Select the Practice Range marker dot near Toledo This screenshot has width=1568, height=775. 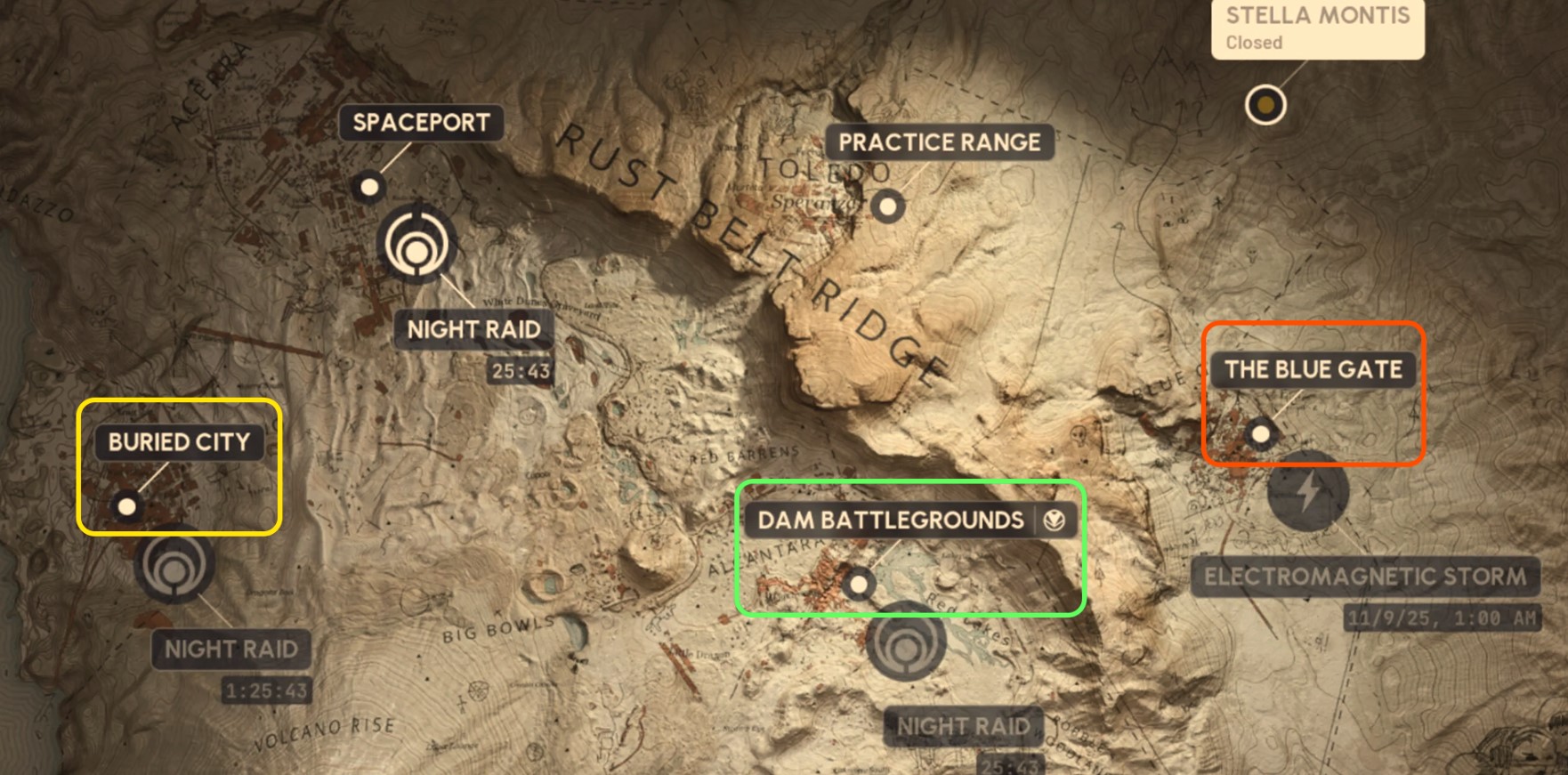point(889,206)
